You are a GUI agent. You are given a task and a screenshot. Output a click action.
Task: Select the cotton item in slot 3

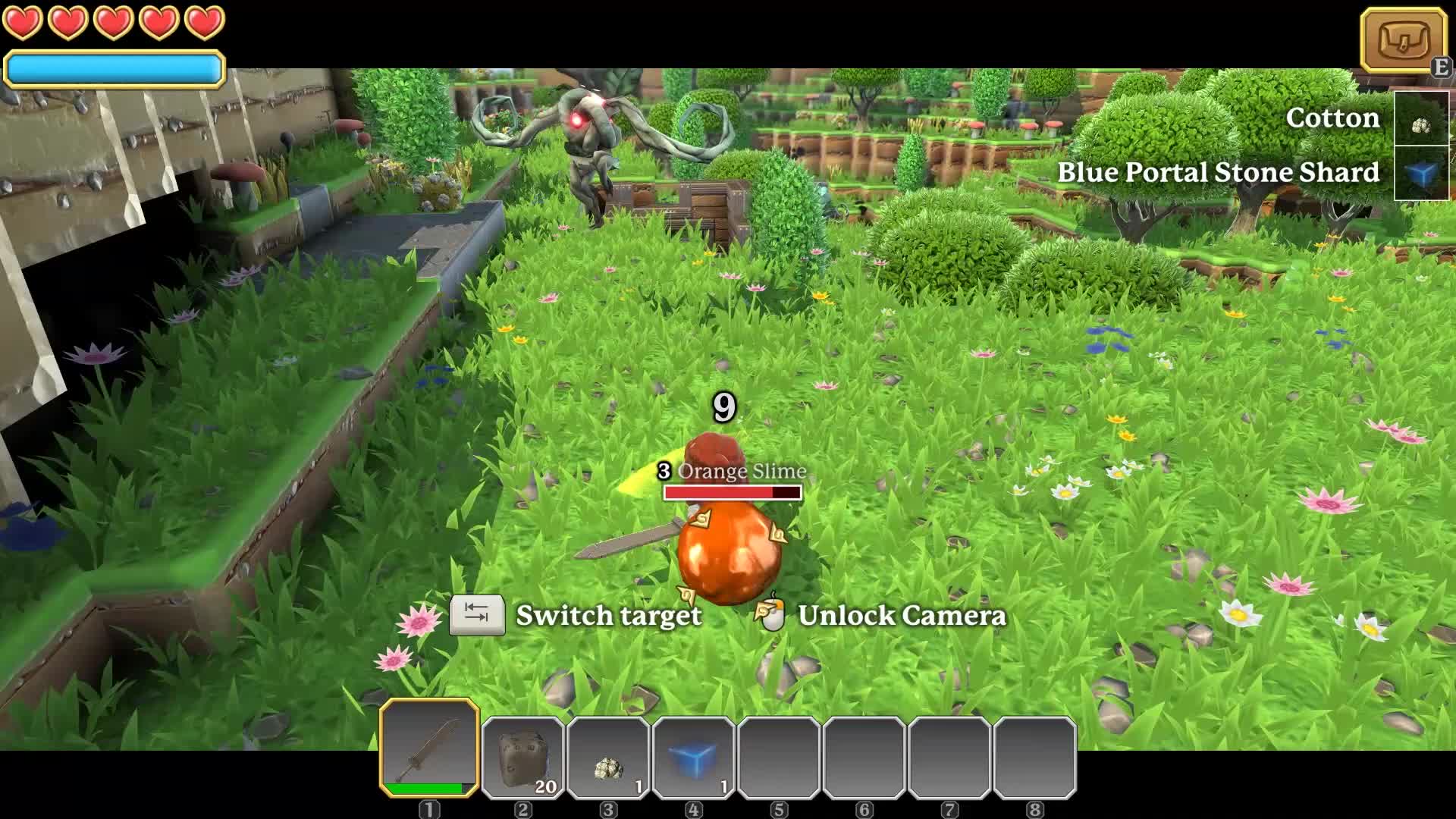pos(607,755)
